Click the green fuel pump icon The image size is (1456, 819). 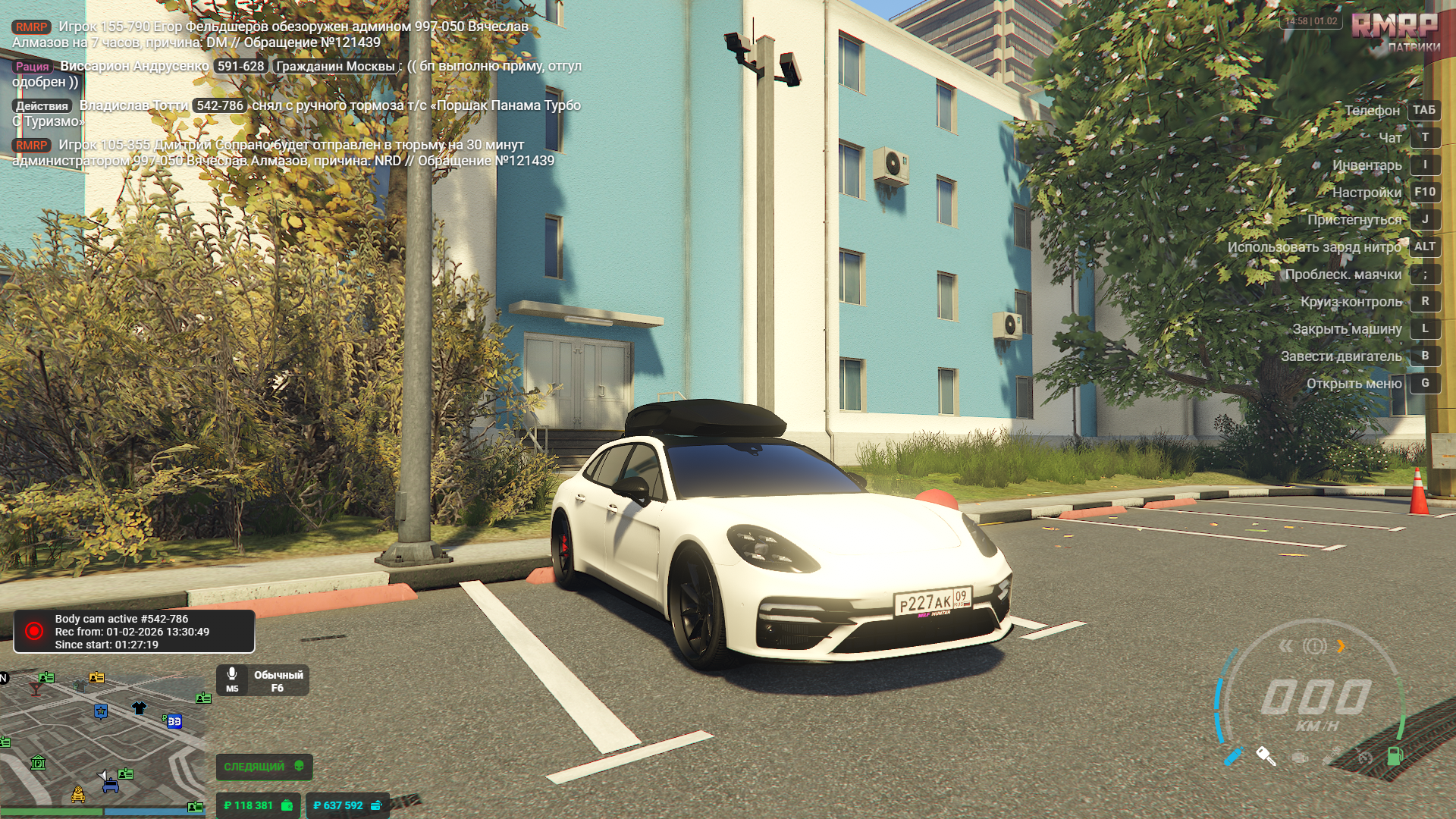tap(1395, 755)
